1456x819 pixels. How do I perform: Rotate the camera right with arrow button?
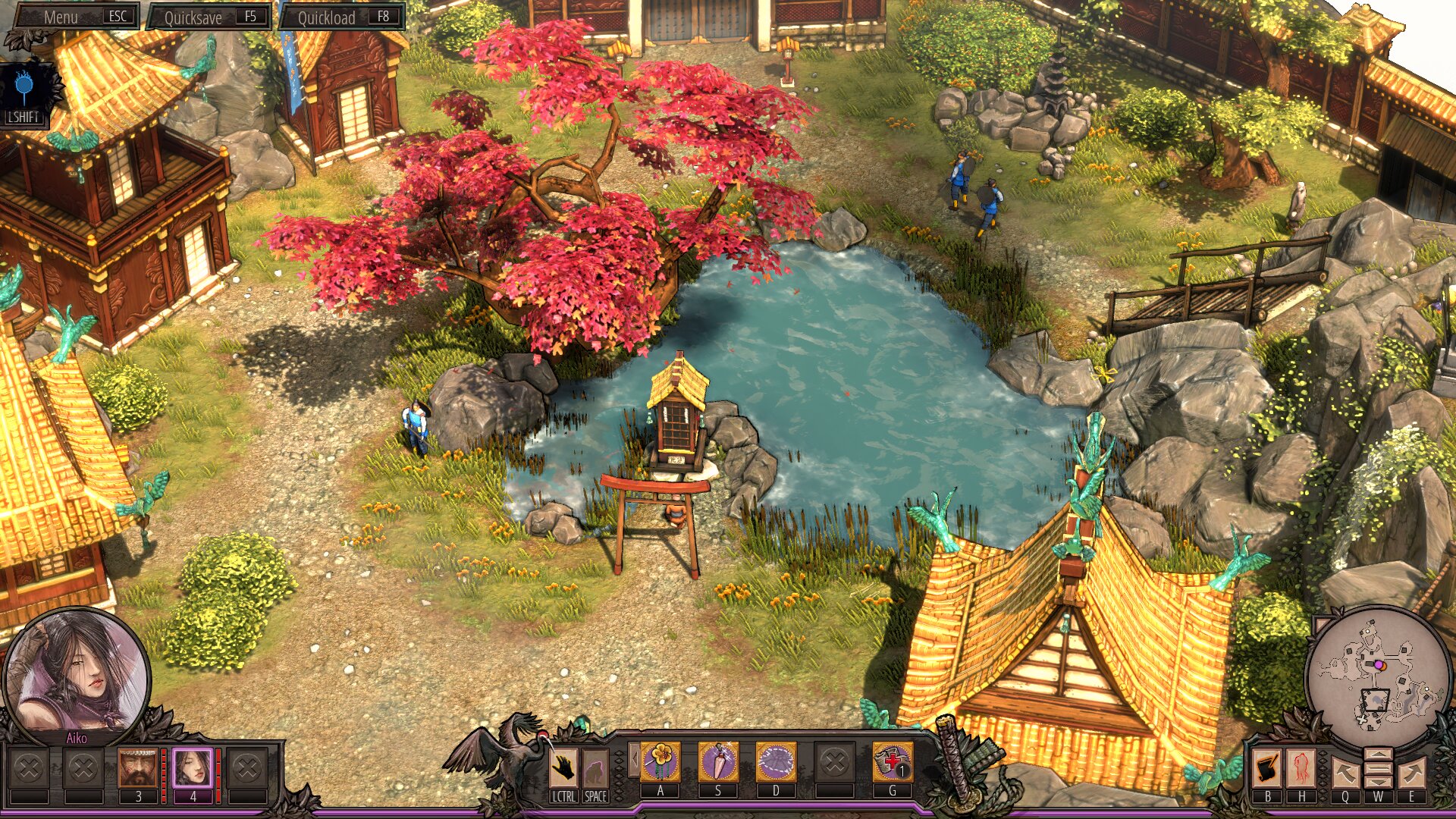1411,773
